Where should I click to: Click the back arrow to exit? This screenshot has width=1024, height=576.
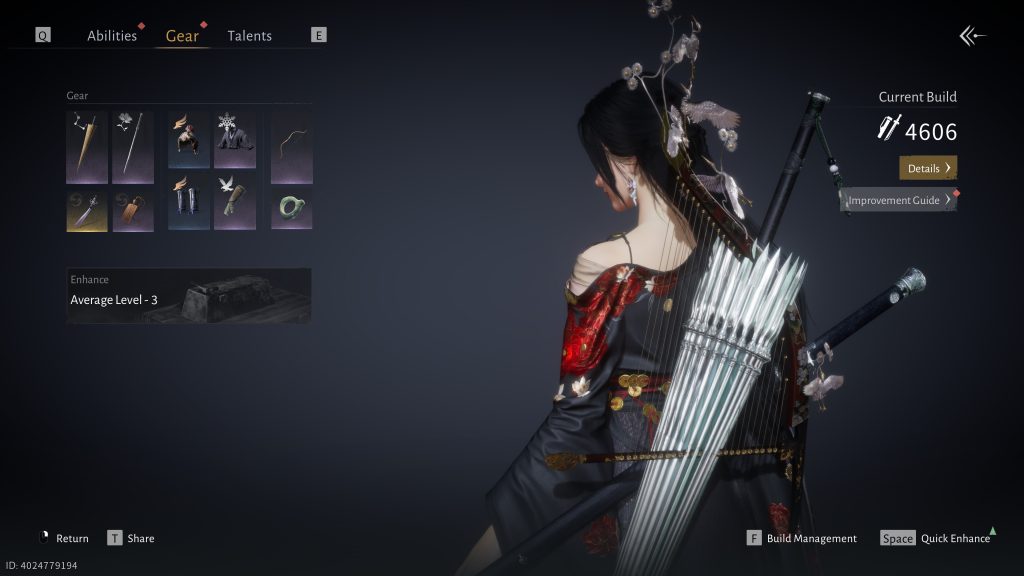coord(972,37)
